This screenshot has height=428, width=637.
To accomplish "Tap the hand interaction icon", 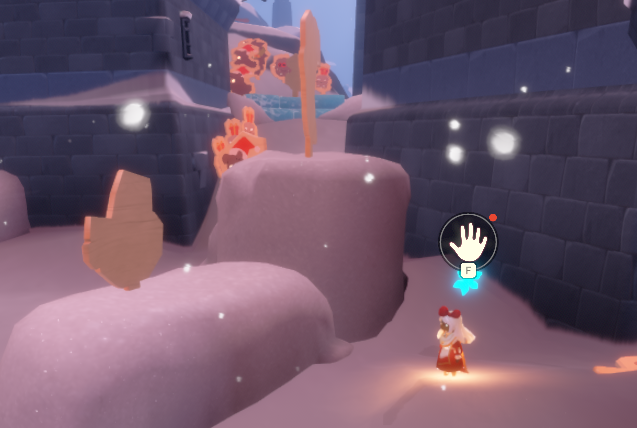I will tap(467, 239).
